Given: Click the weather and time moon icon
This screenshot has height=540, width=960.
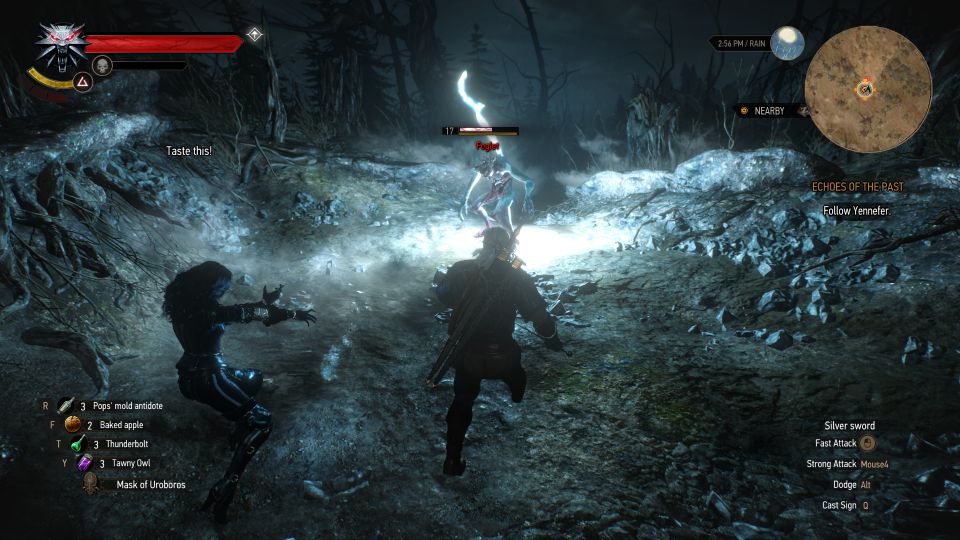Looking at the screenshot, I should (787, 44).
